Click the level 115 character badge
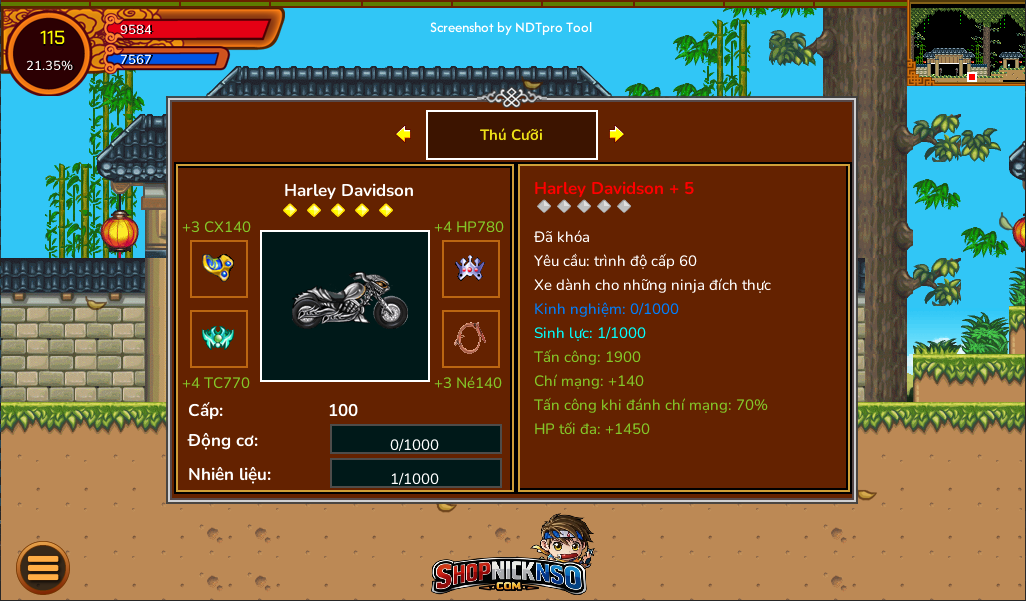 pos(50,51)
